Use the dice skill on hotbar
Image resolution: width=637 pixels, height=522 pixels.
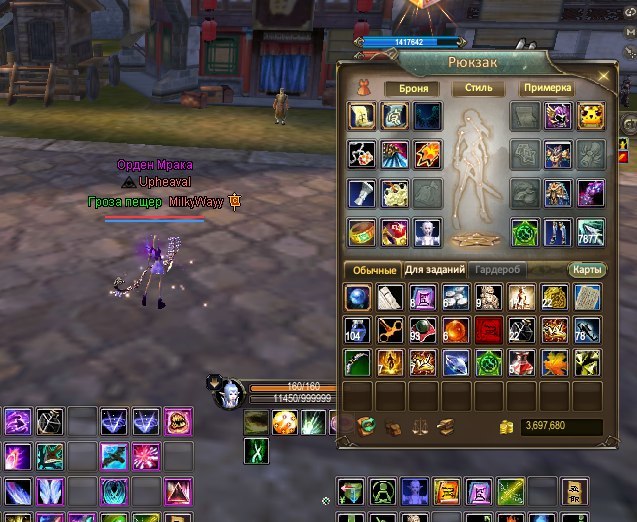tap(285, 422)
